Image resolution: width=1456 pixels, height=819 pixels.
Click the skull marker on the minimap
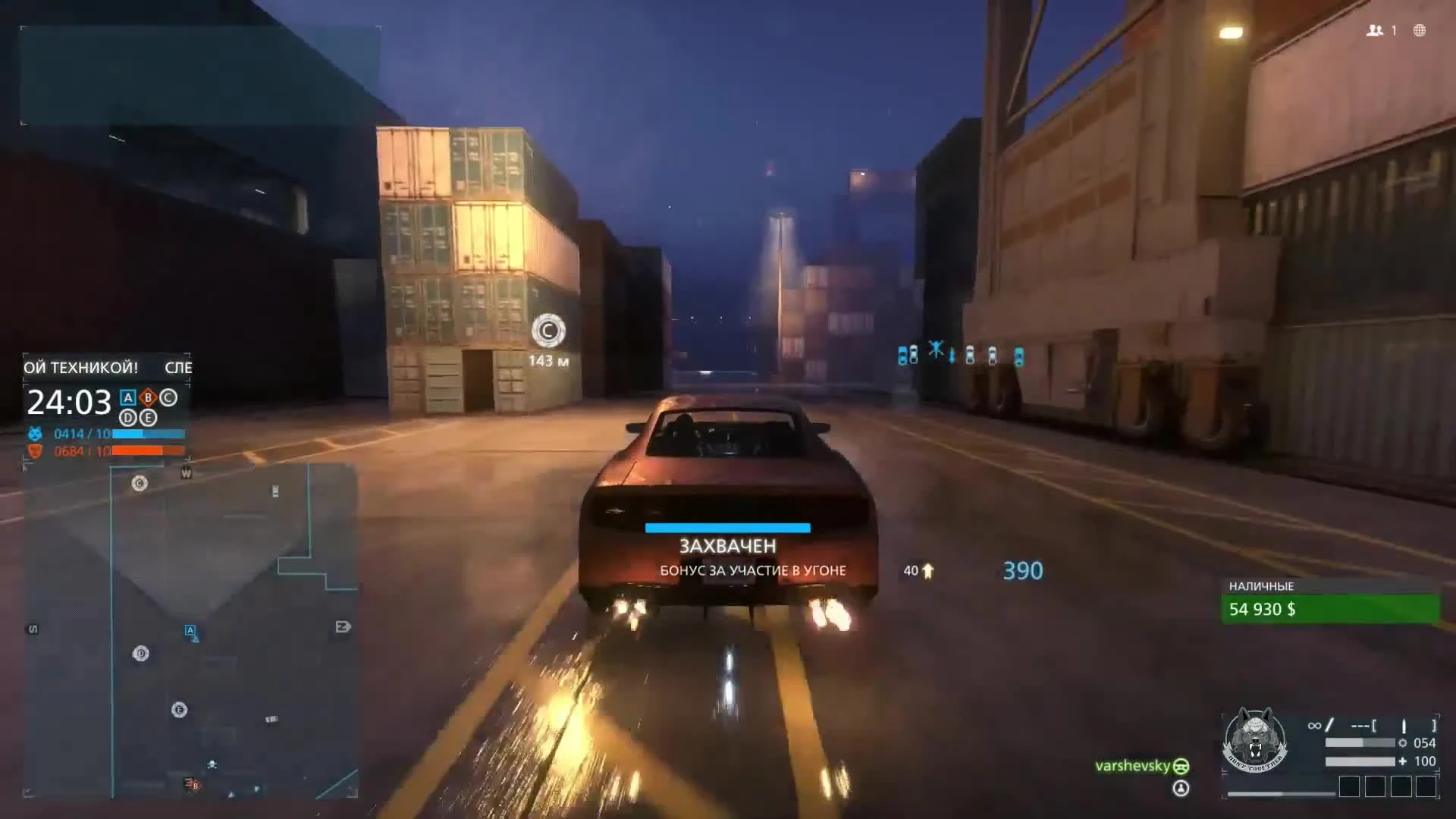click(212, 764)
